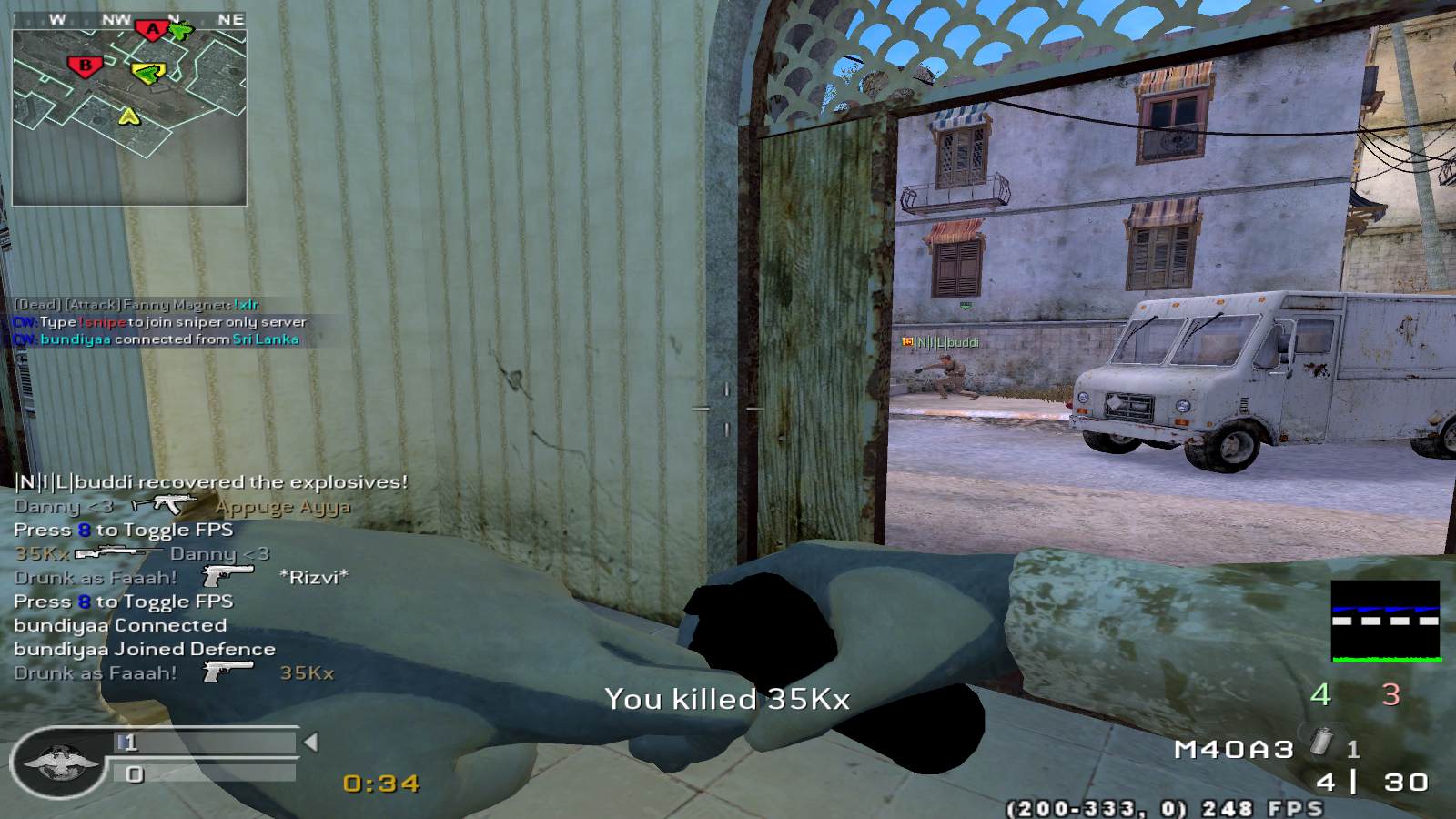Select the red A bomb site marker
1456x819 pixels.
152,30
